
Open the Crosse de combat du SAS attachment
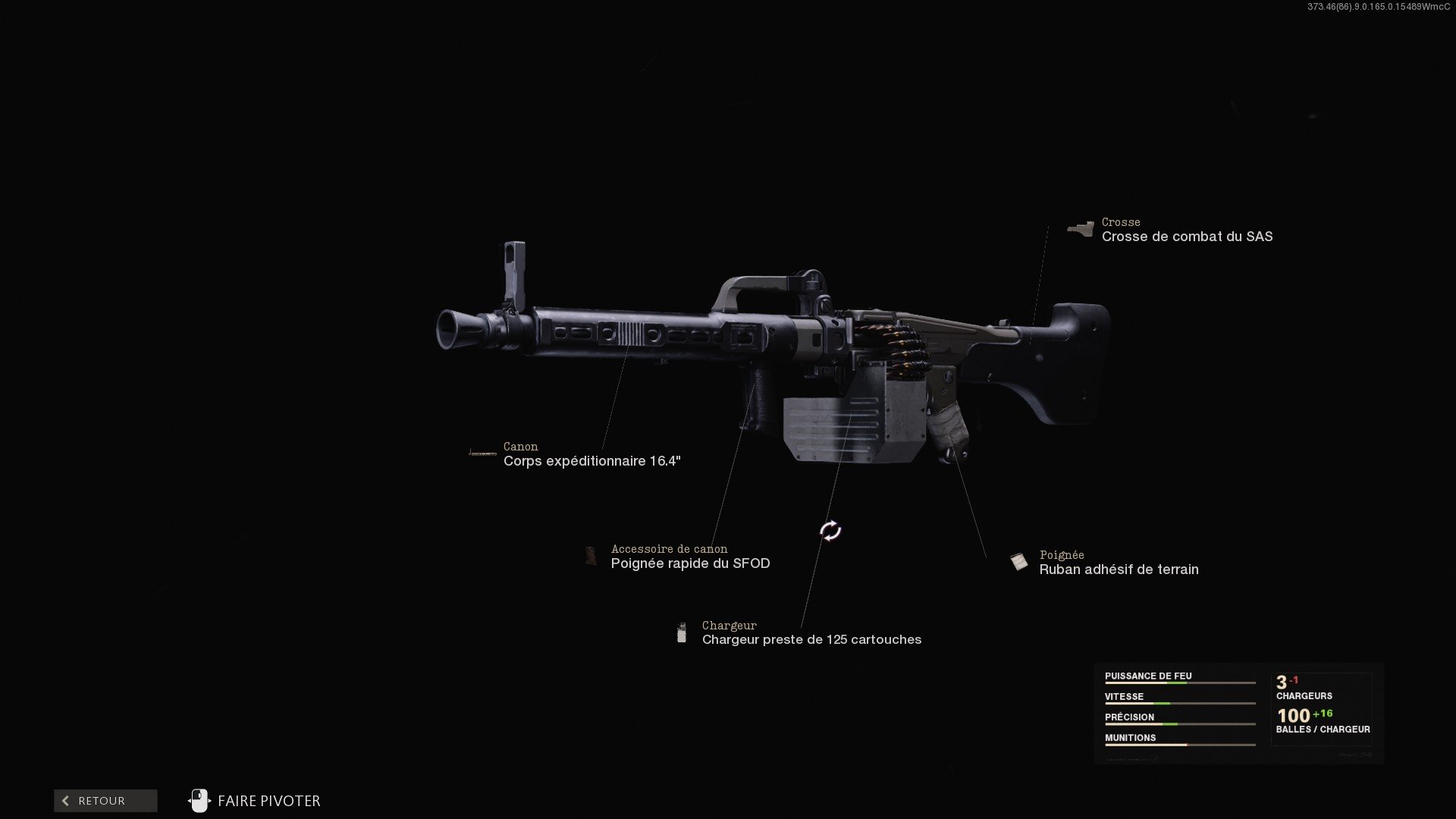(1188, 237)
